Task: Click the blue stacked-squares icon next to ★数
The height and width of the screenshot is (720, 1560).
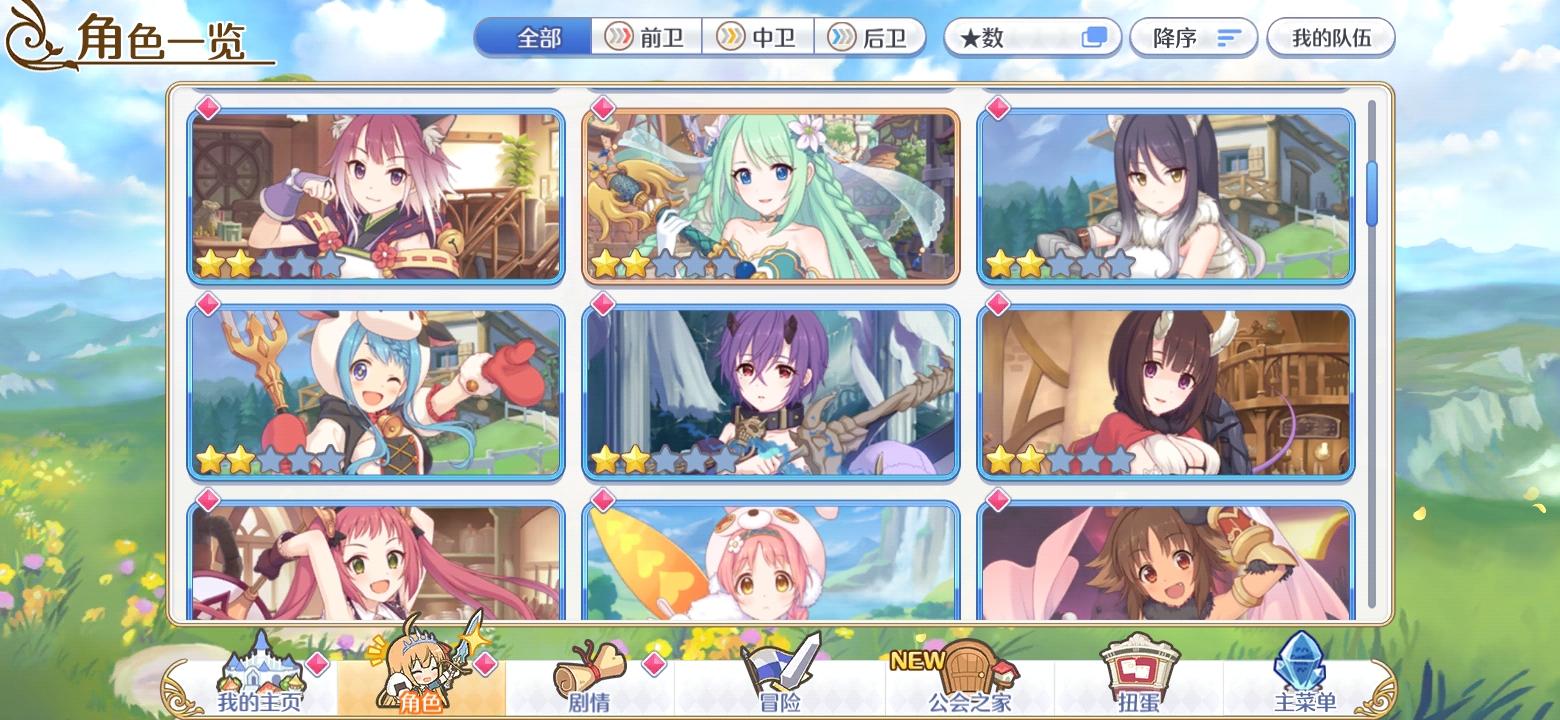Action: 1095,36
